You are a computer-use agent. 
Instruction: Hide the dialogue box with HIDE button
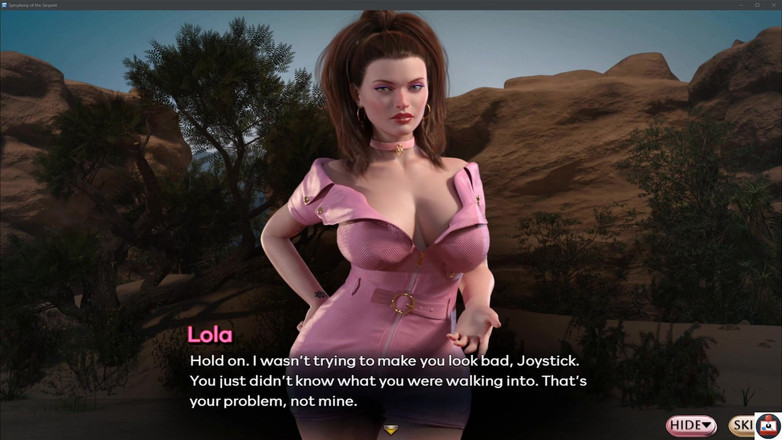click(x=691, y=425)
